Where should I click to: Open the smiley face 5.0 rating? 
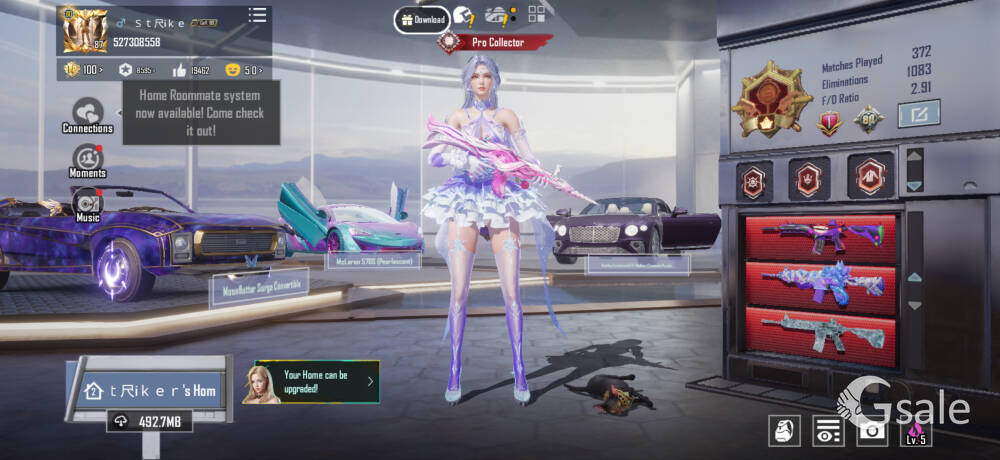241,70
